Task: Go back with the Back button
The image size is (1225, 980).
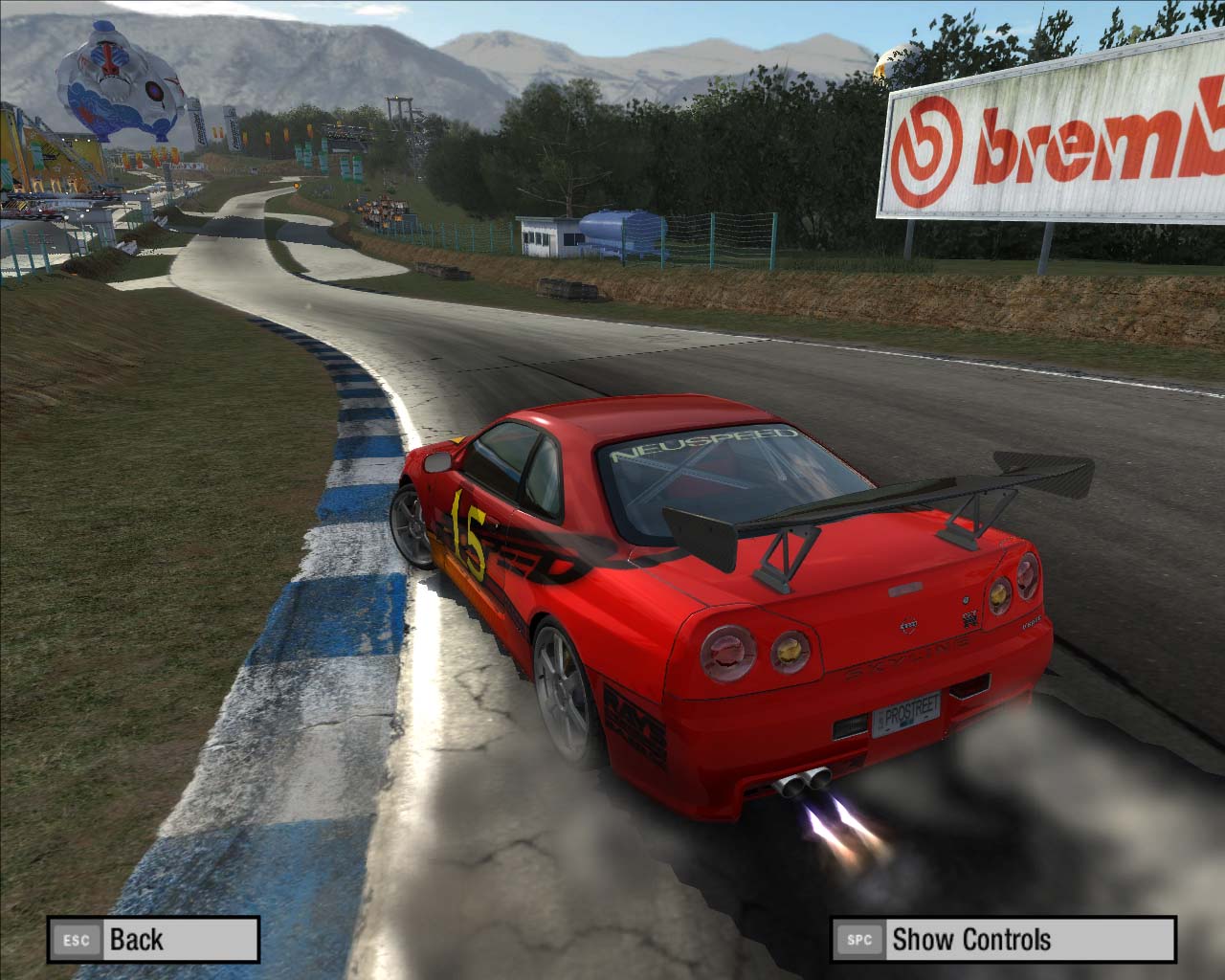Action: tap(153, 939)
